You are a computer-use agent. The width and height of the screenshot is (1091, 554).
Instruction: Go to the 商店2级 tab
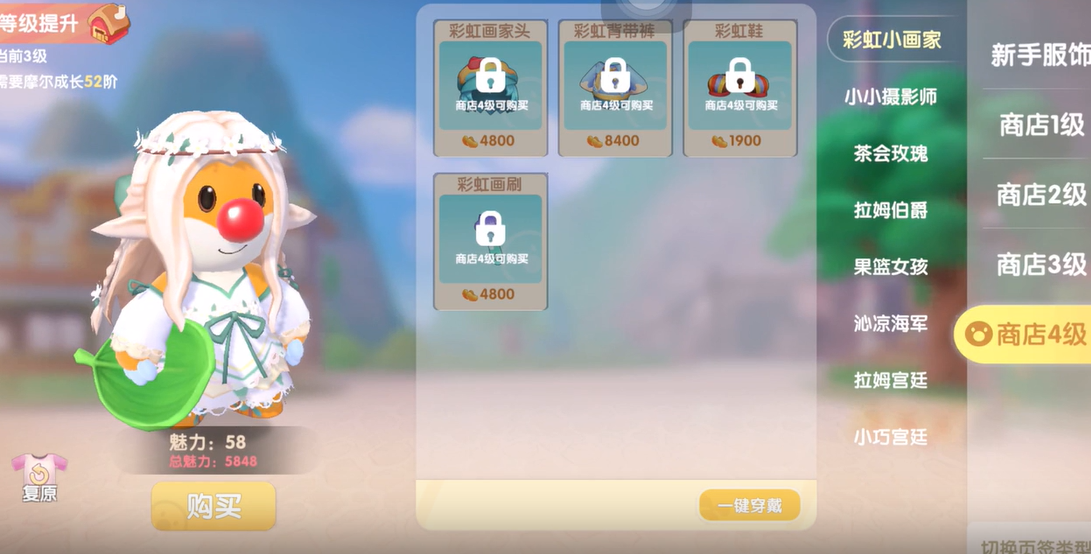[1041, 195]
